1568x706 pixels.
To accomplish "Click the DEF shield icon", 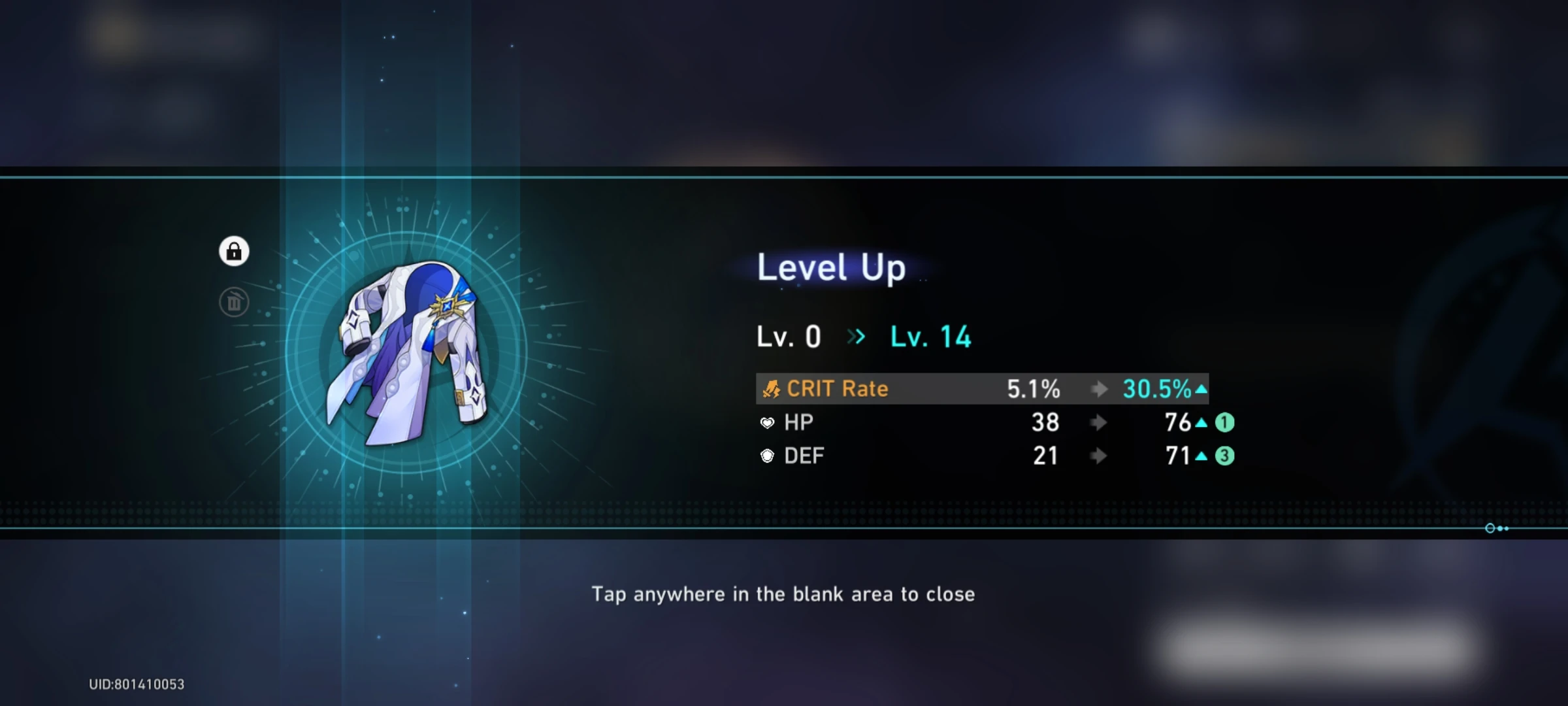I will [767, 456].
